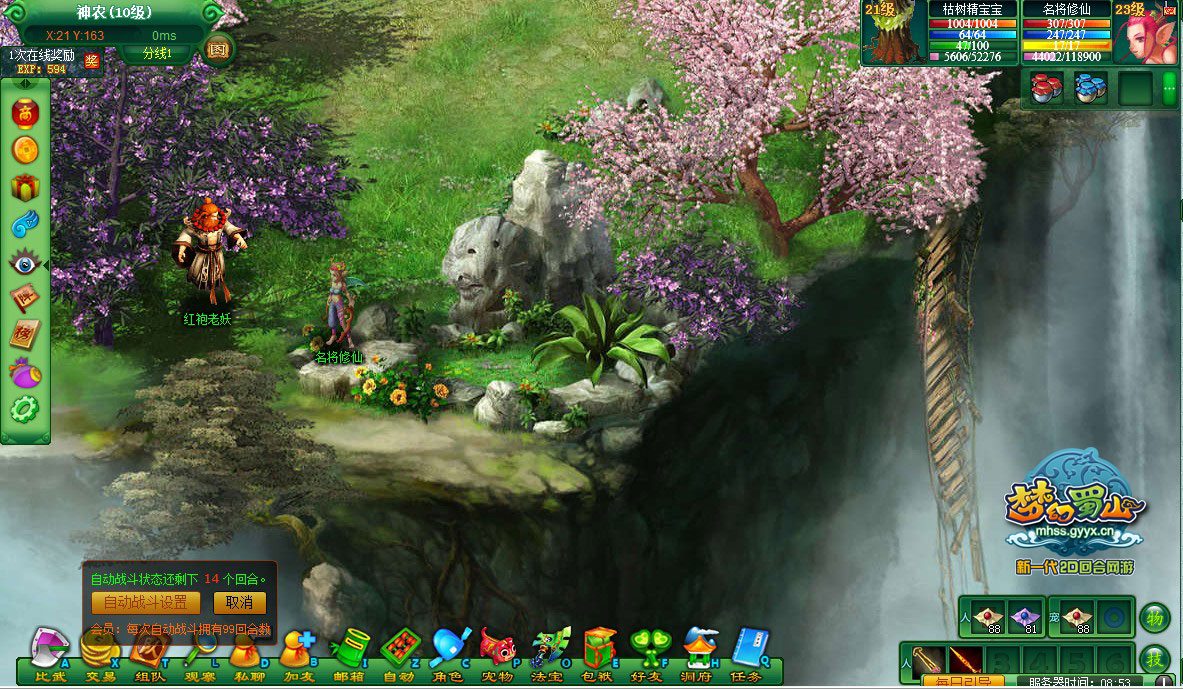Viewport: 1183px width, 689px height.
Task: Open the 洞府 cave dwelling menu
Action: click(700, 652)
